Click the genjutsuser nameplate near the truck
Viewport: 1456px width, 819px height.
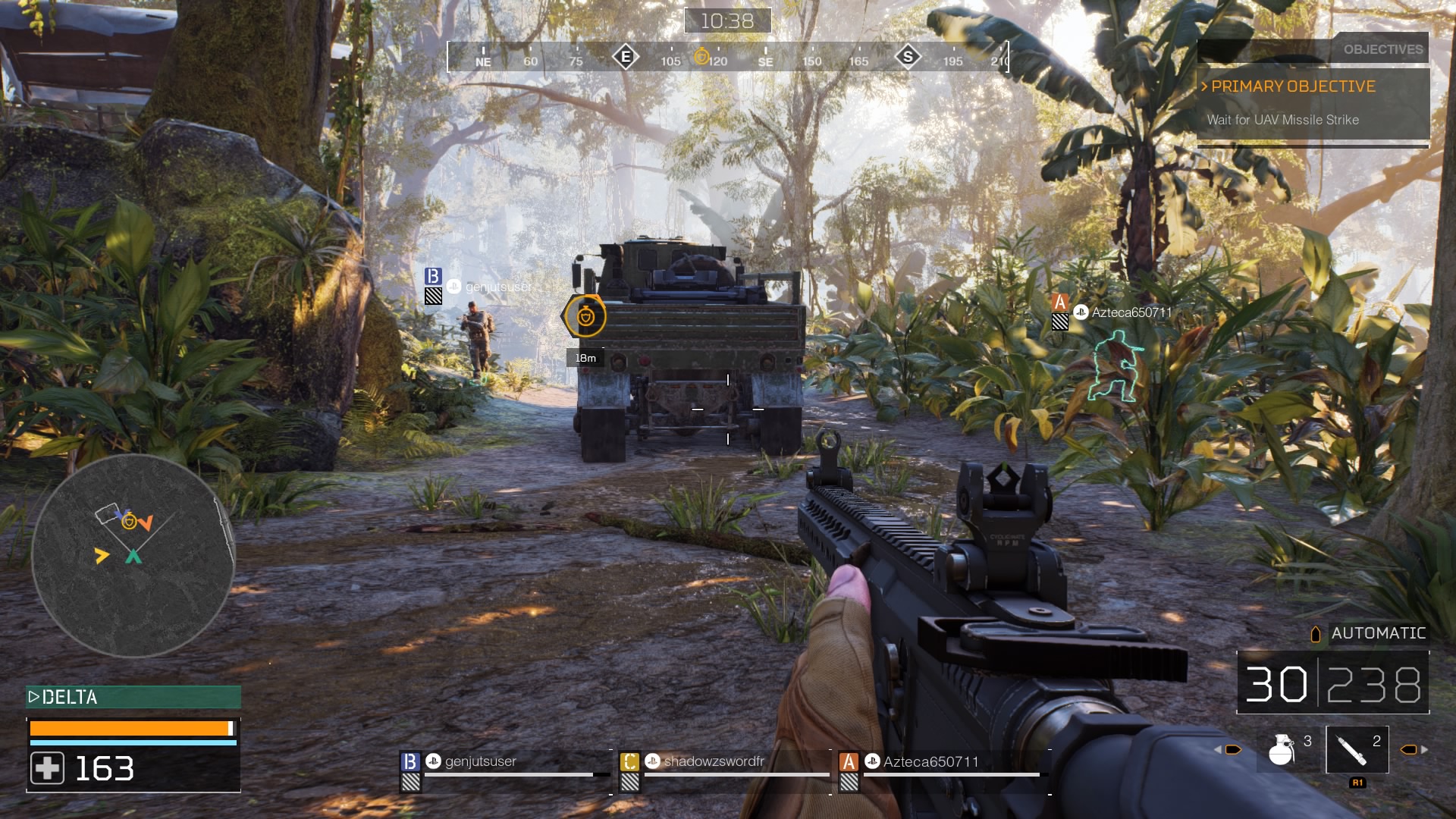[x=497, y=287]
